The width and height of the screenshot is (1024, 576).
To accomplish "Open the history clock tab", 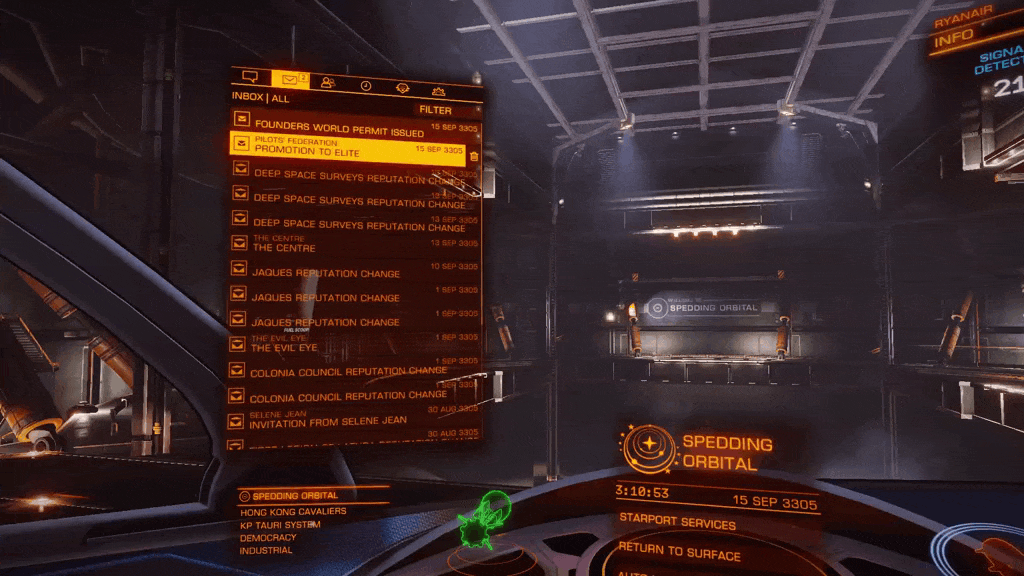I will 366,86.
